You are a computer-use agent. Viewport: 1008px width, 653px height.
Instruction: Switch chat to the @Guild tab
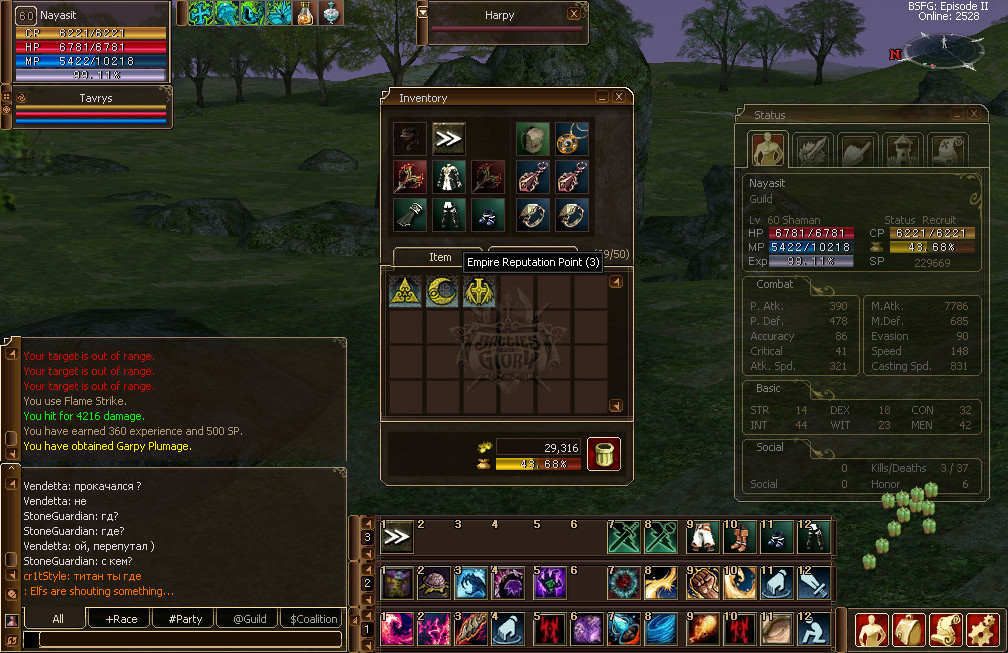pos(249,619)
